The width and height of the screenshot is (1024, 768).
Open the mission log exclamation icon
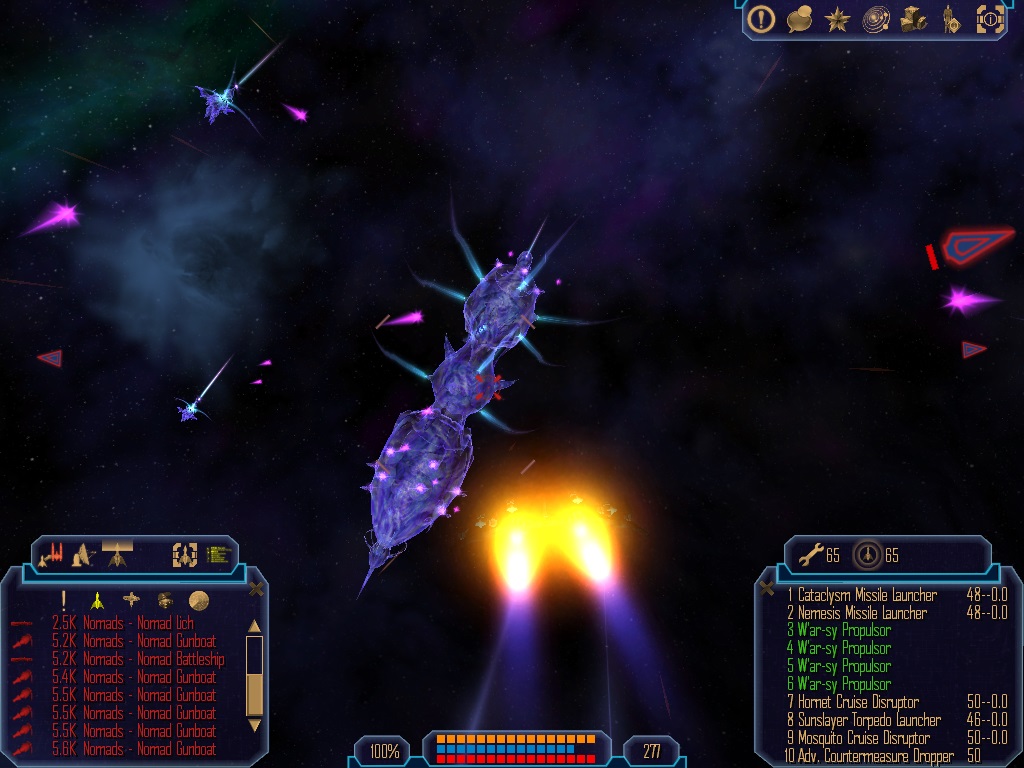(x=762, y=18)
